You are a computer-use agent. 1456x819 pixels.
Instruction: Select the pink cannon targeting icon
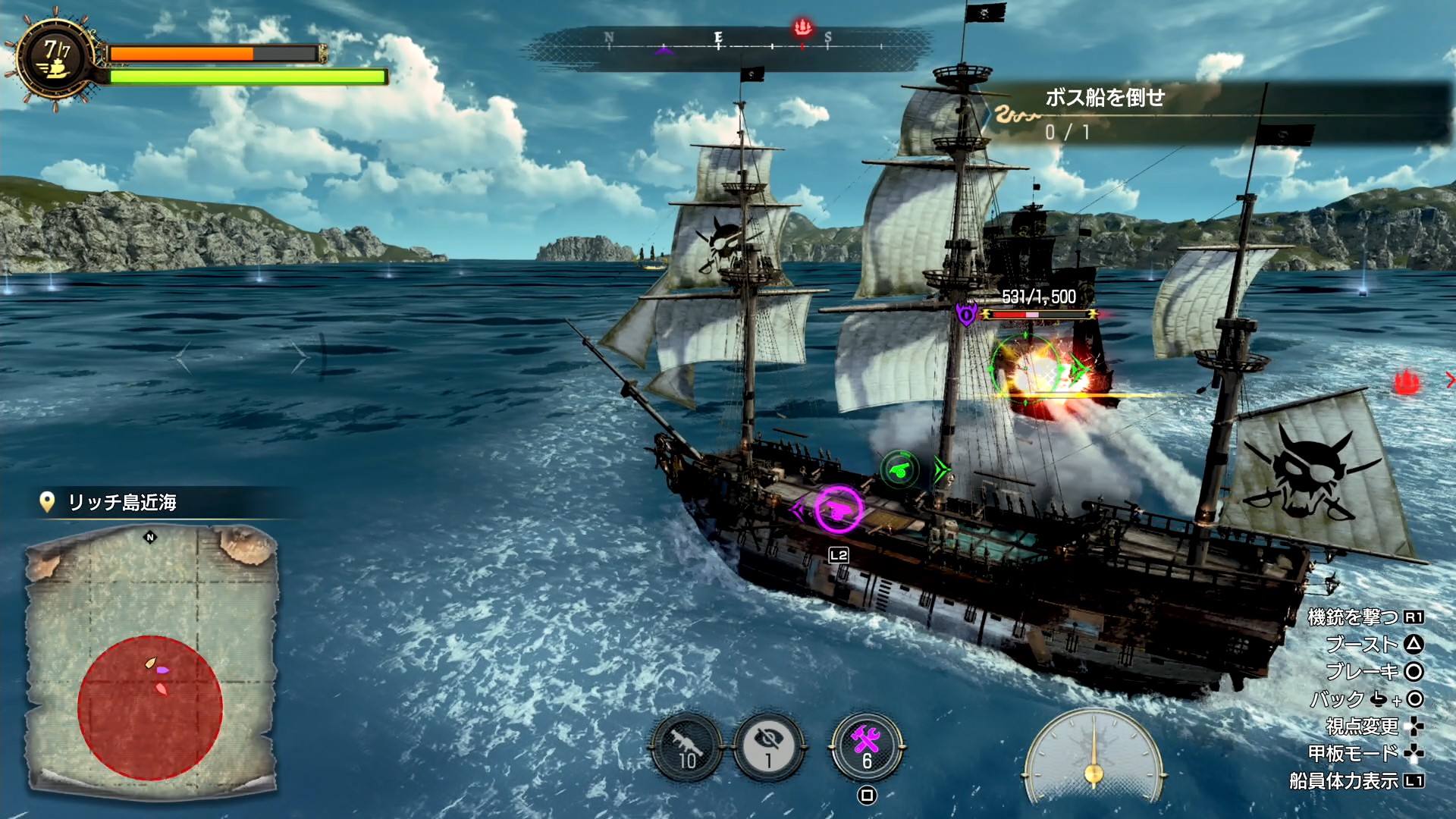point(837,509)
